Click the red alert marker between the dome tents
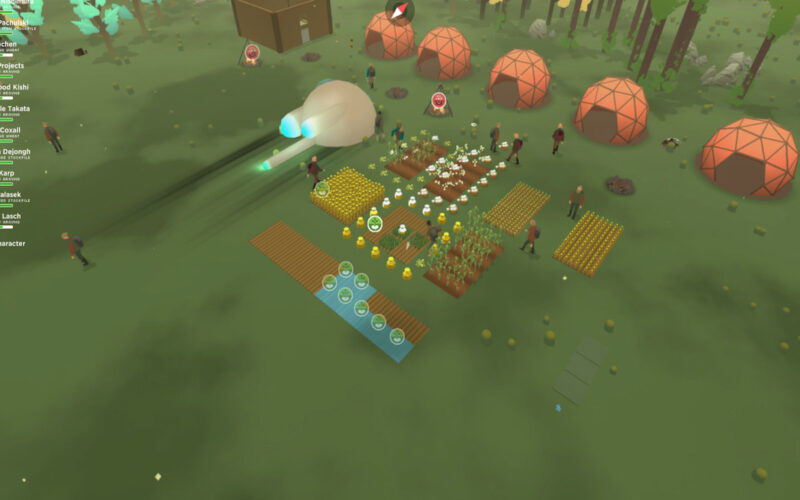This screenshot has height=500, width=800. click(438, 100)
